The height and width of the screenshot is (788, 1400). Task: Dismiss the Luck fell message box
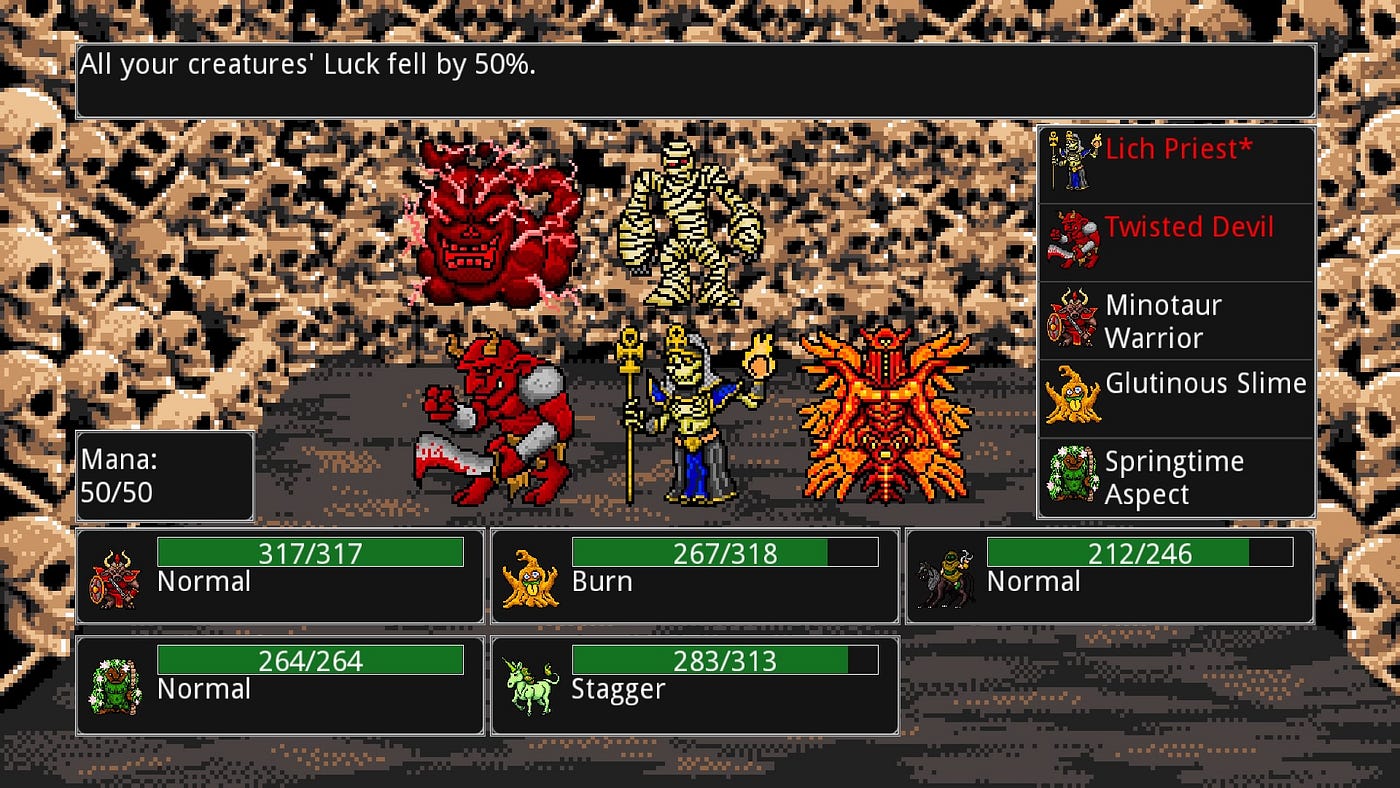coord(695,81)
